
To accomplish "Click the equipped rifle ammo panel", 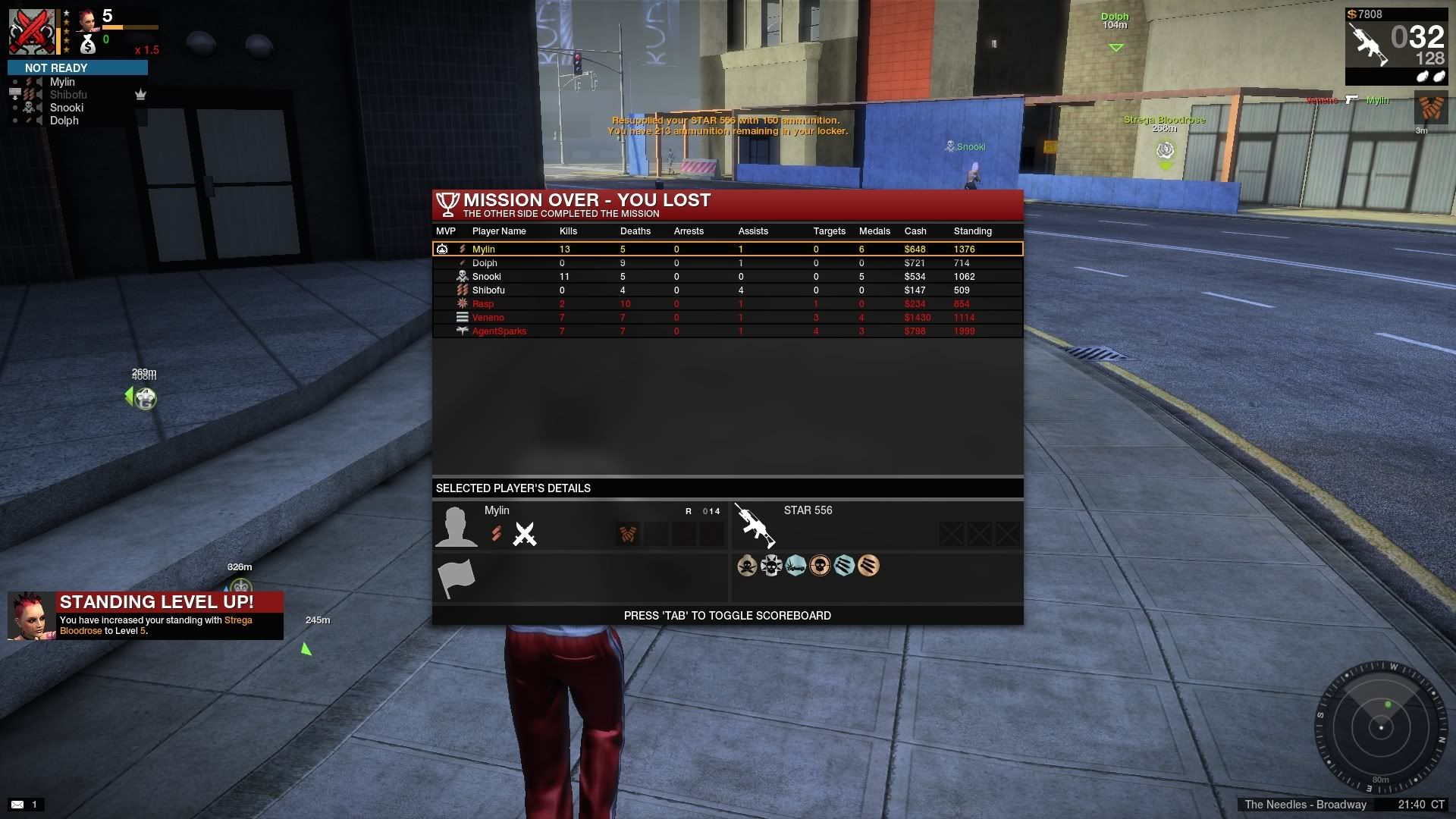I will pos(1395,47).
